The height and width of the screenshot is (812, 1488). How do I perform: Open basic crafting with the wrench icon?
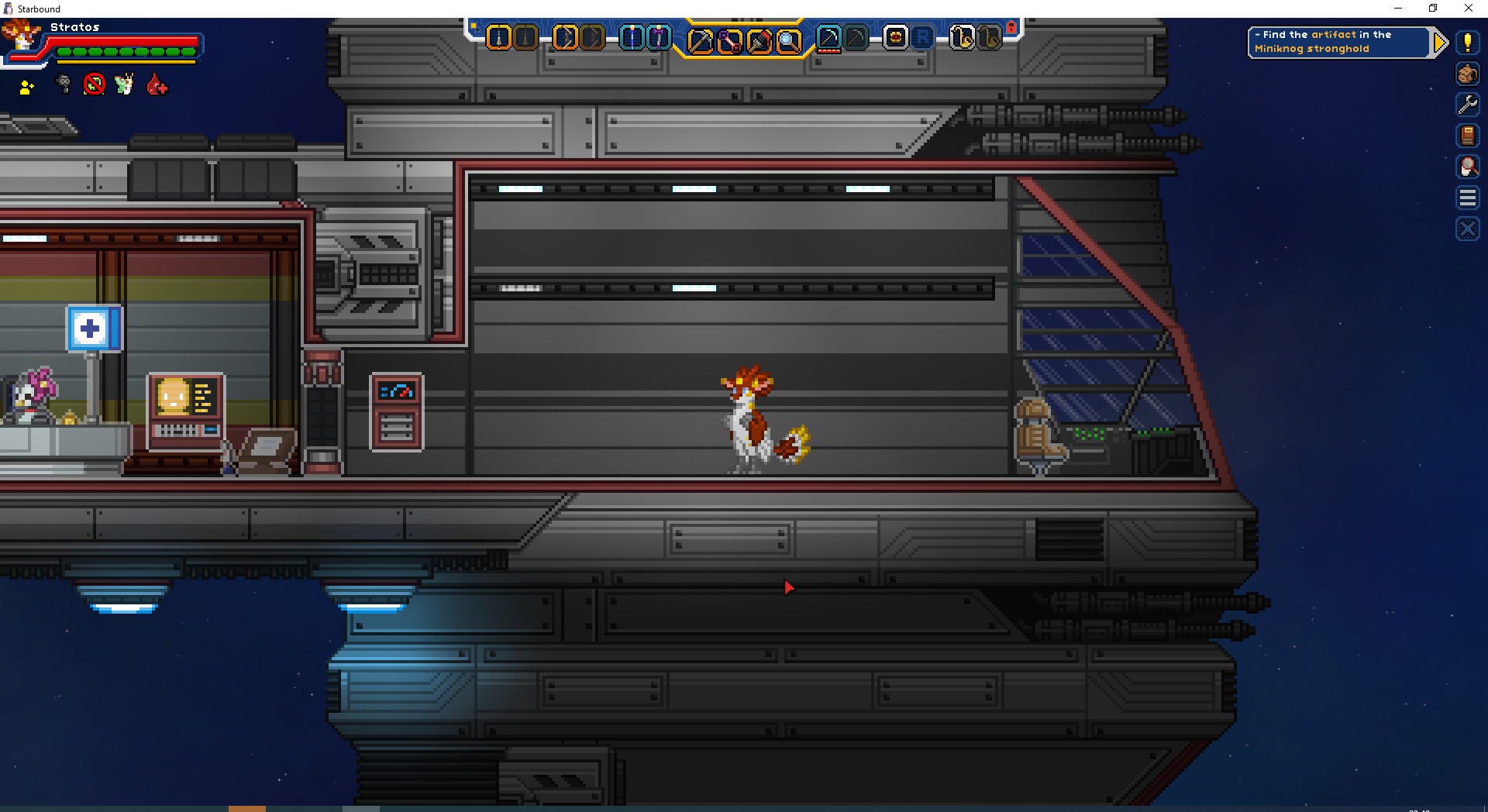click(x=1467, y=105)
